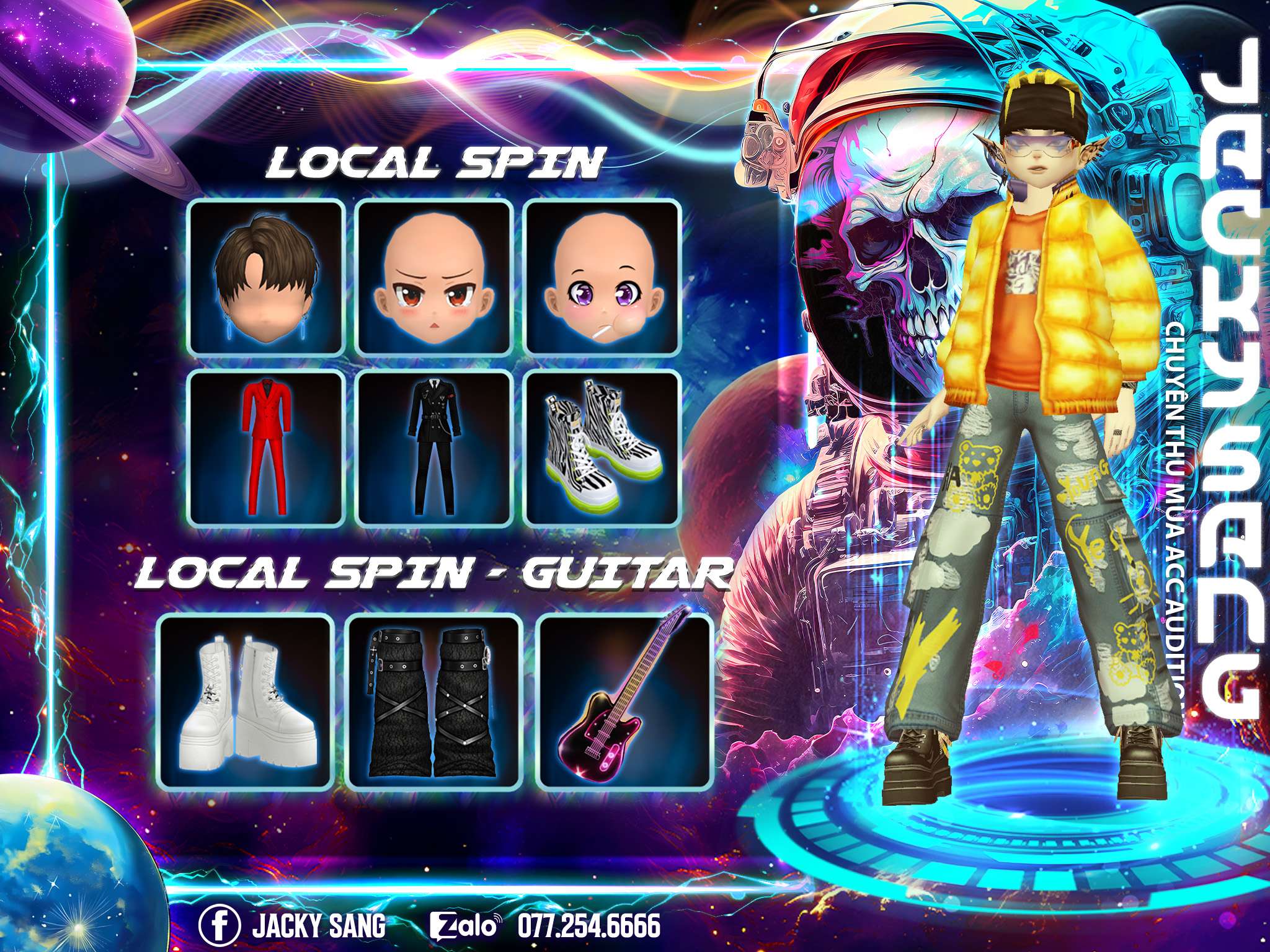Choose the angry red-eyed face tile
The width and height of the screenshot is (1270, 952).
pos(435,277)
